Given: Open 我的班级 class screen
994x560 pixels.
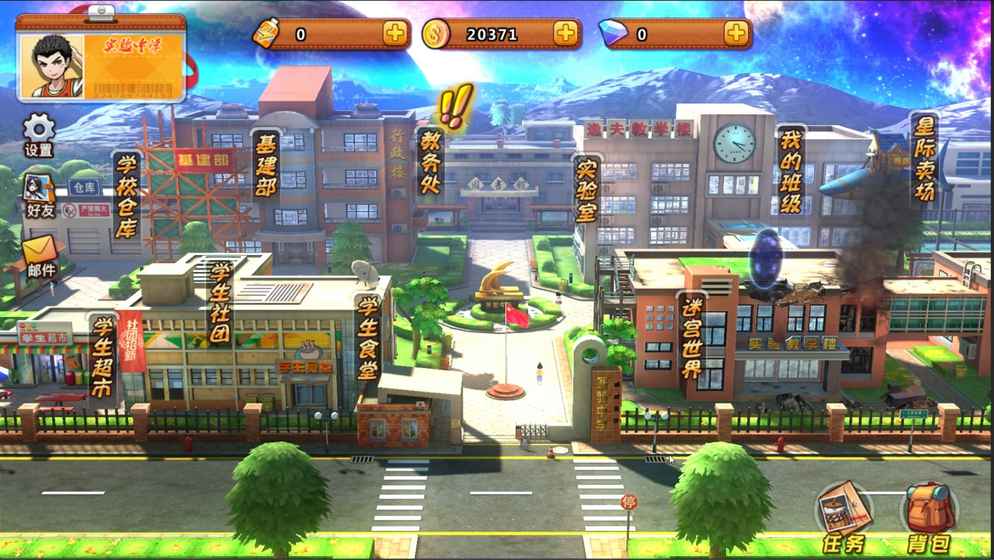Looking at the screenshot, I should [x=790, y=170].
